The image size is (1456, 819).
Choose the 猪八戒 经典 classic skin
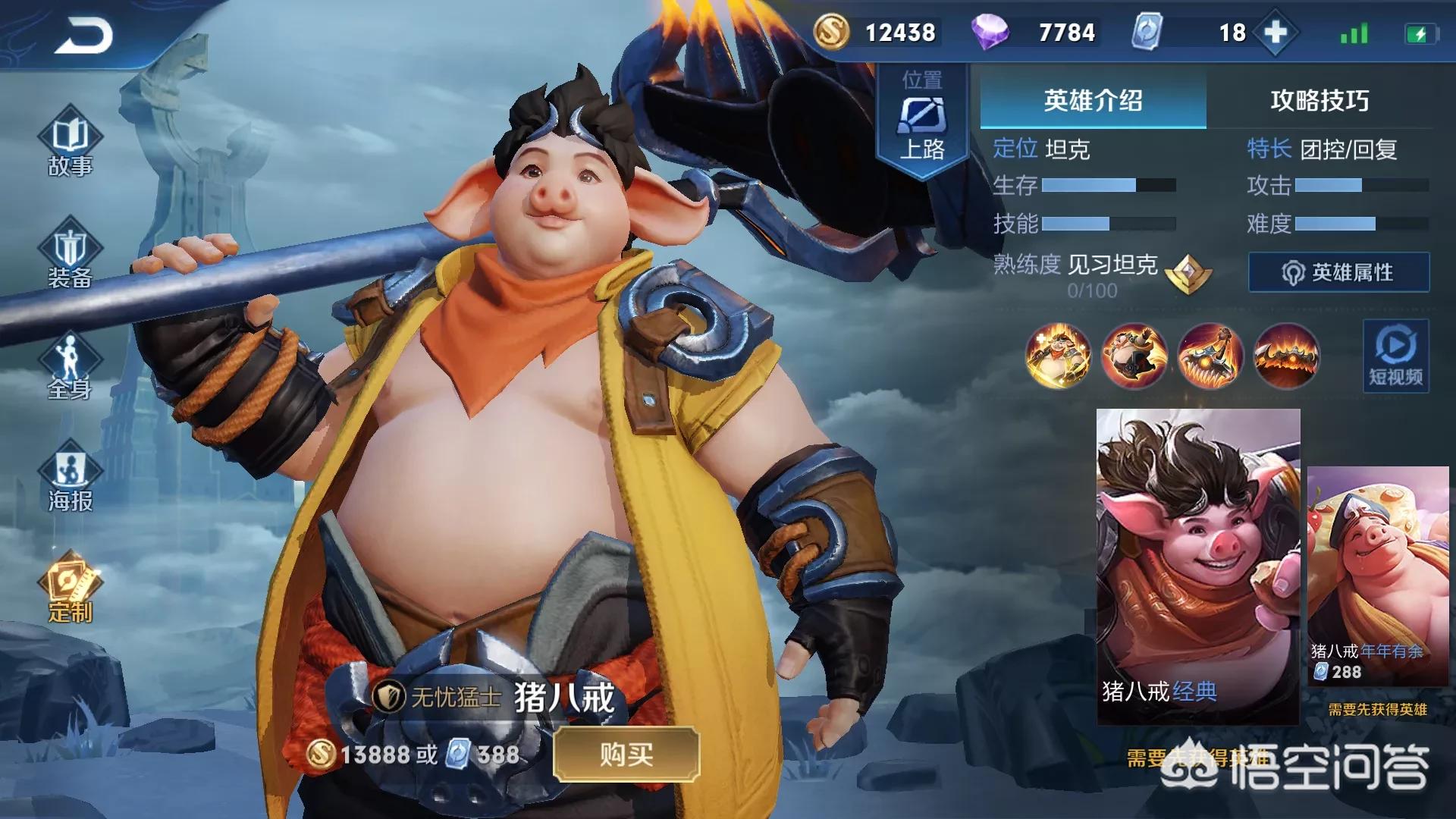pyautogui.click(x=1198, y=565)
